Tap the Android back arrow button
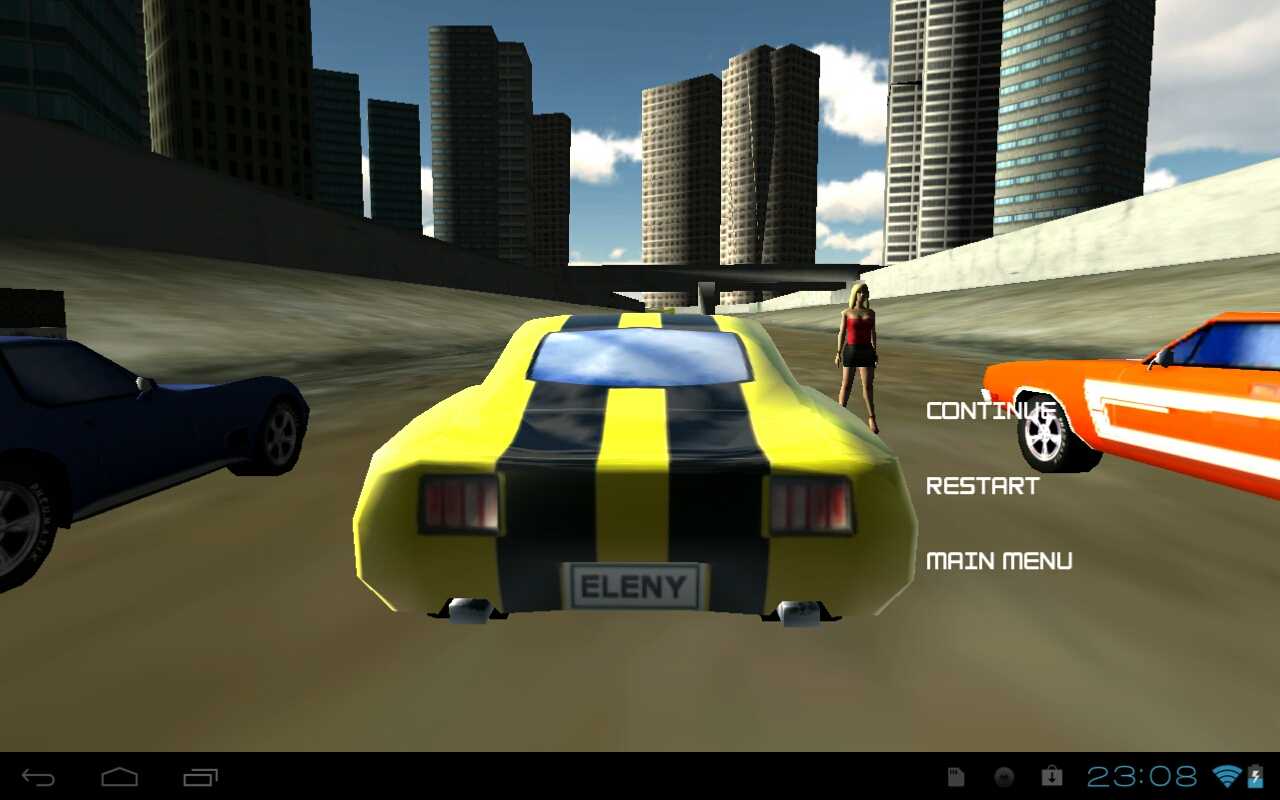This screenshot has width=1280, height=800. coord(39,777)
